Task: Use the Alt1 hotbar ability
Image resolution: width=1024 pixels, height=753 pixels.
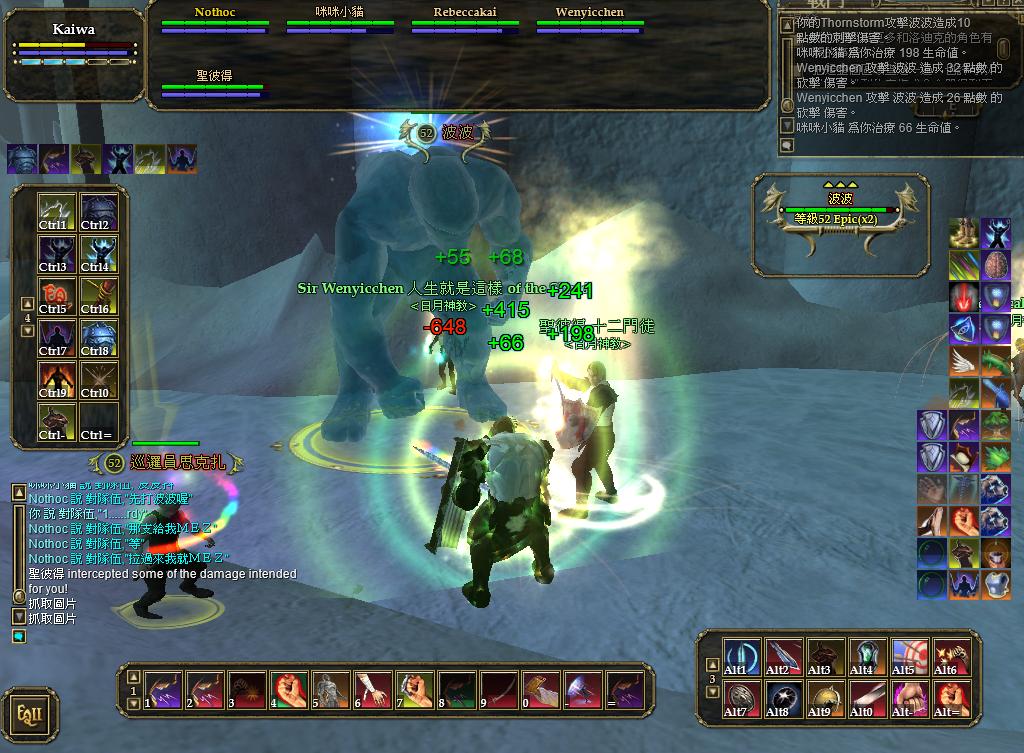Action: (x=741, y=655)
